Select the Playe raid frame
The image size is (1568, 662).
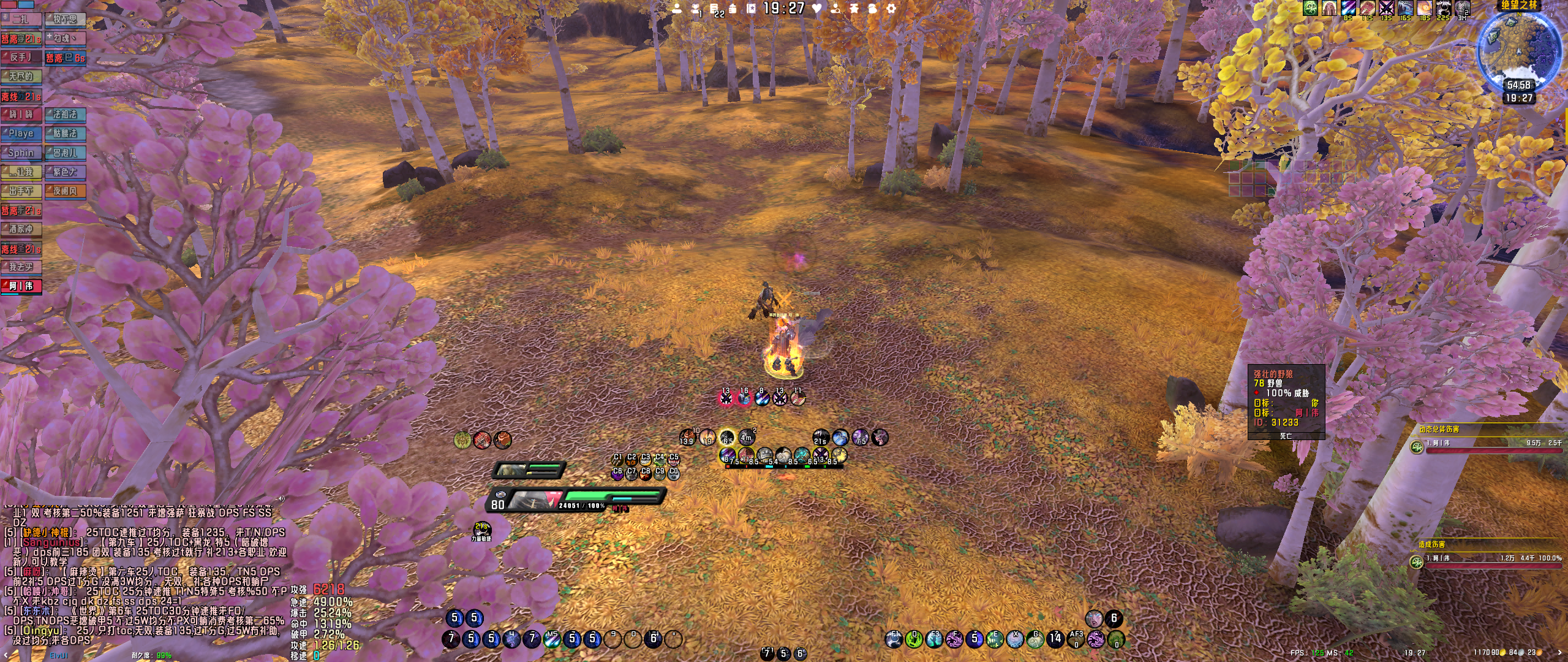21,134
